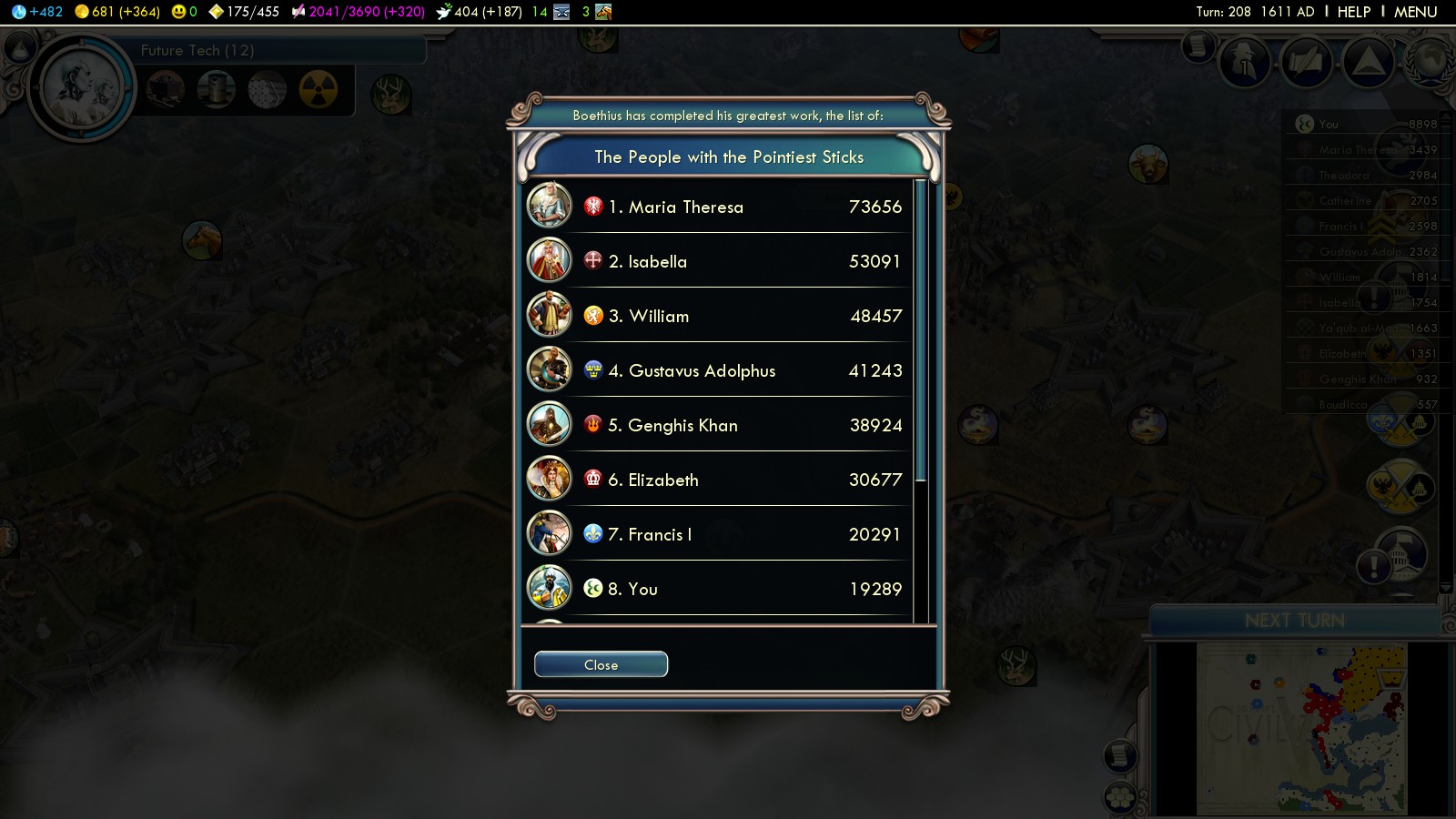Click the 'You' row in the ranking
The image size is (1456, 819).
tap(717, 589)
